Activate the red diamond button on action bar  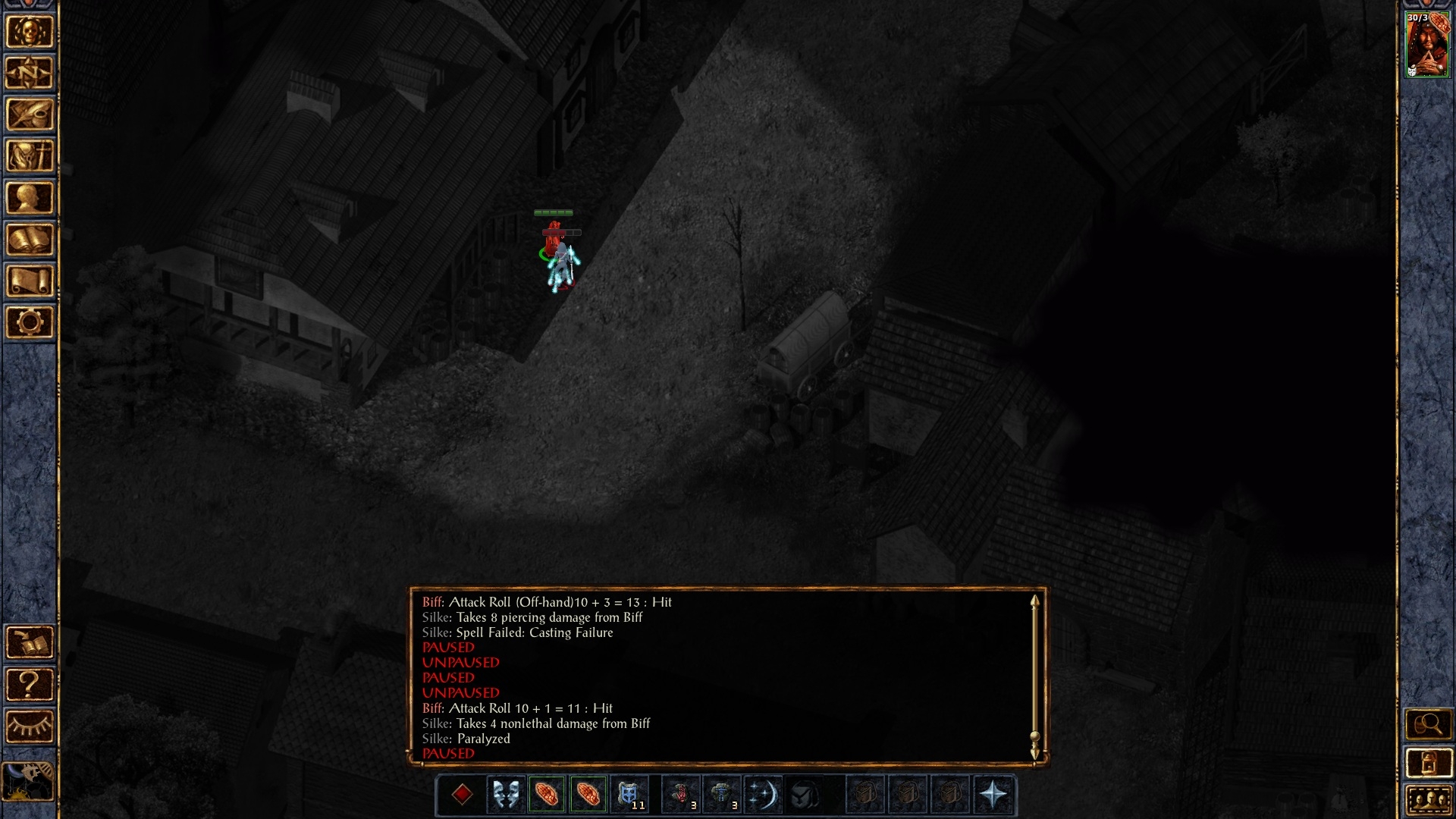click(x=462, y=794)
